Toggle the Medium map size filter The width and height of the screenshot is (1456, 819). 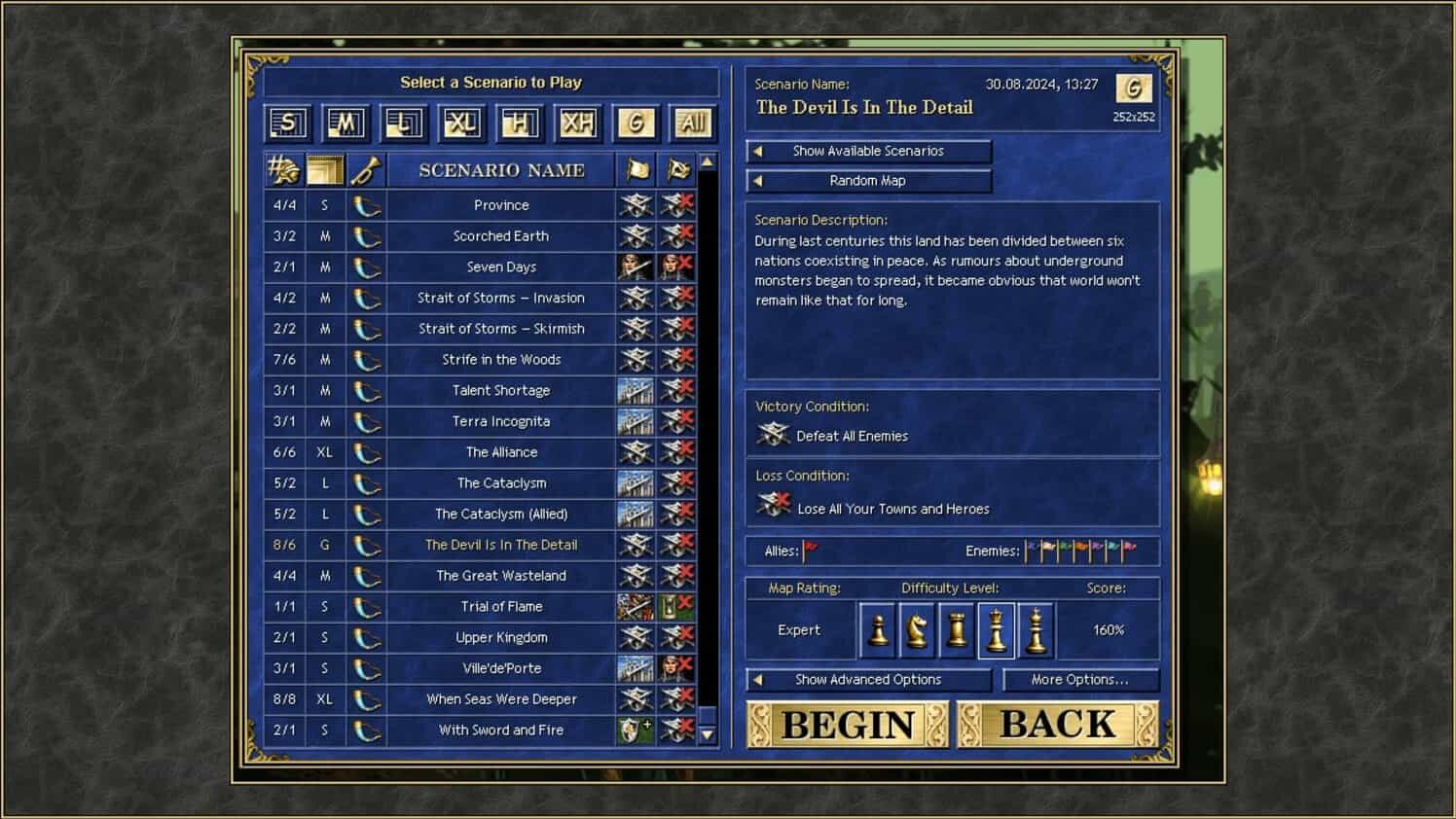tap(345, 123)
